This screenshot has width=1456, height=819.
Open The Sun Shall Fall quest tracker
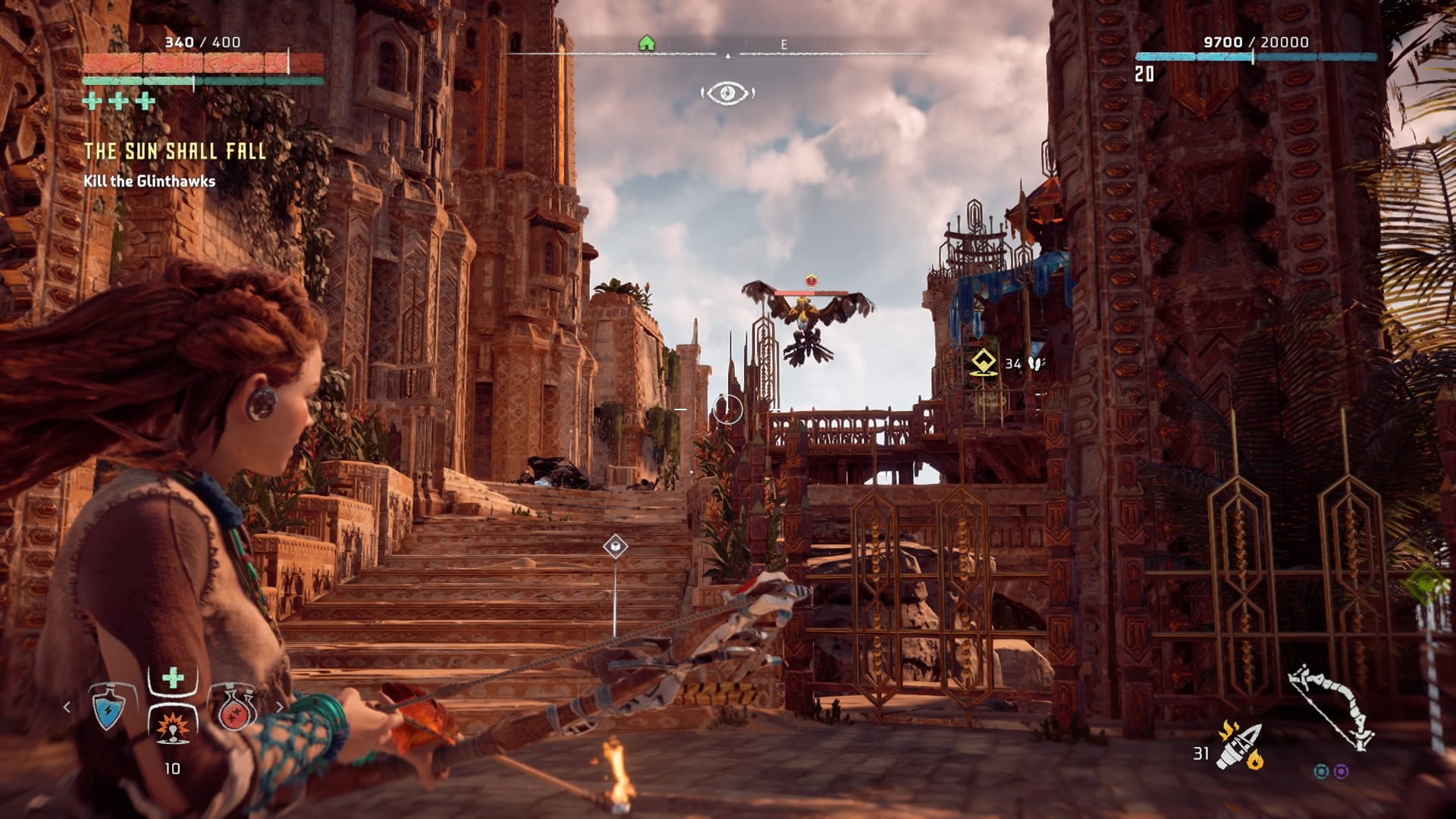(x=175, y=152)
